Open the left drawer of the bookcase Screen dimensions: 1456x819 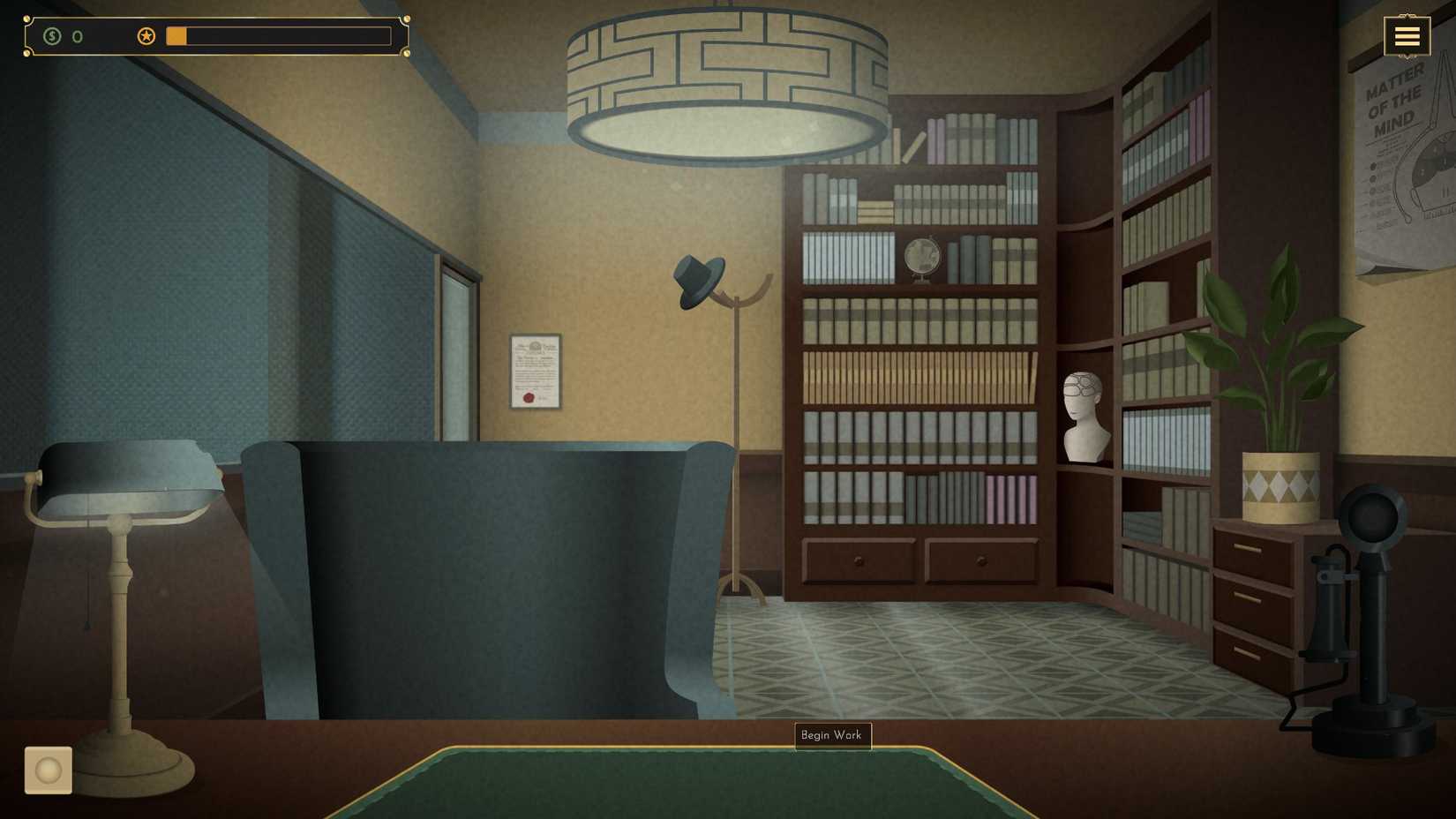click(x=859, y=559)
